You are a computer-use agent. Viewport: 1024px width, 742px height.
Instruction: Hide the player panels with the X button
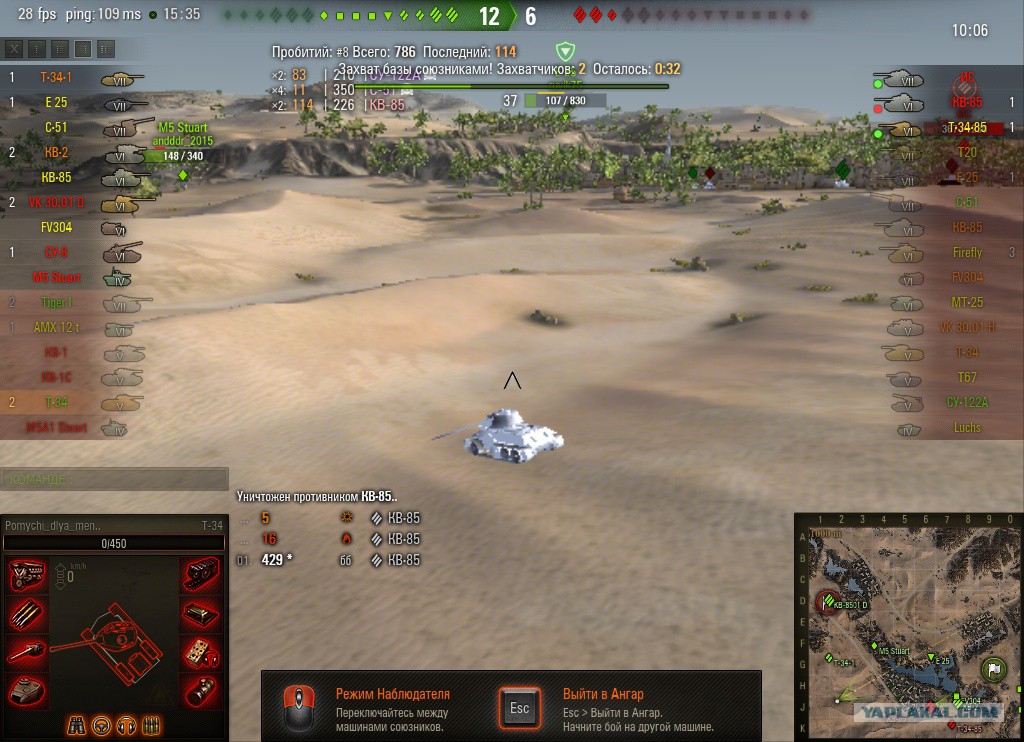14,49
